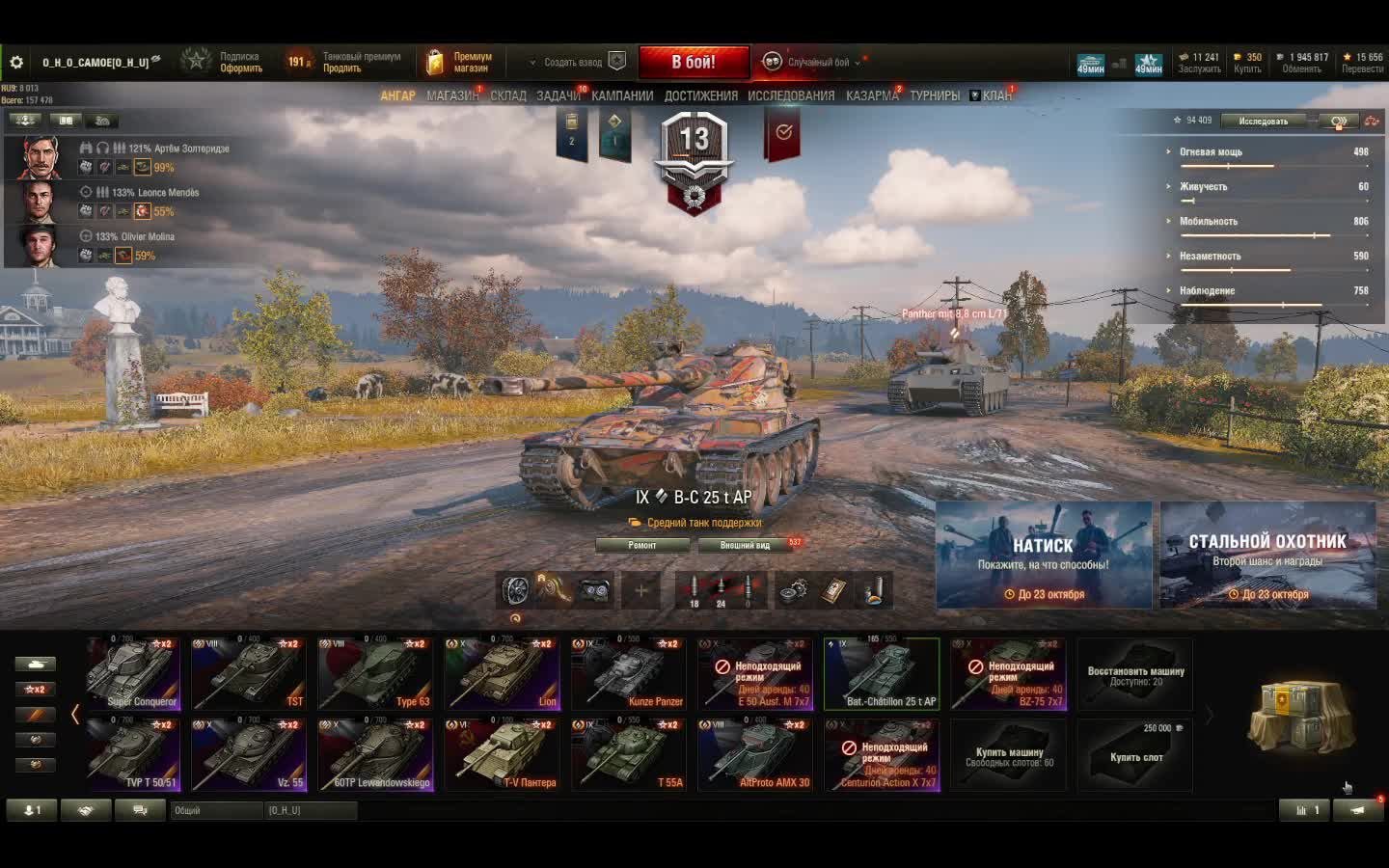Open the НАТИСК event banner
This screenshot has width=1389, height=868.
click(1044, 555)
